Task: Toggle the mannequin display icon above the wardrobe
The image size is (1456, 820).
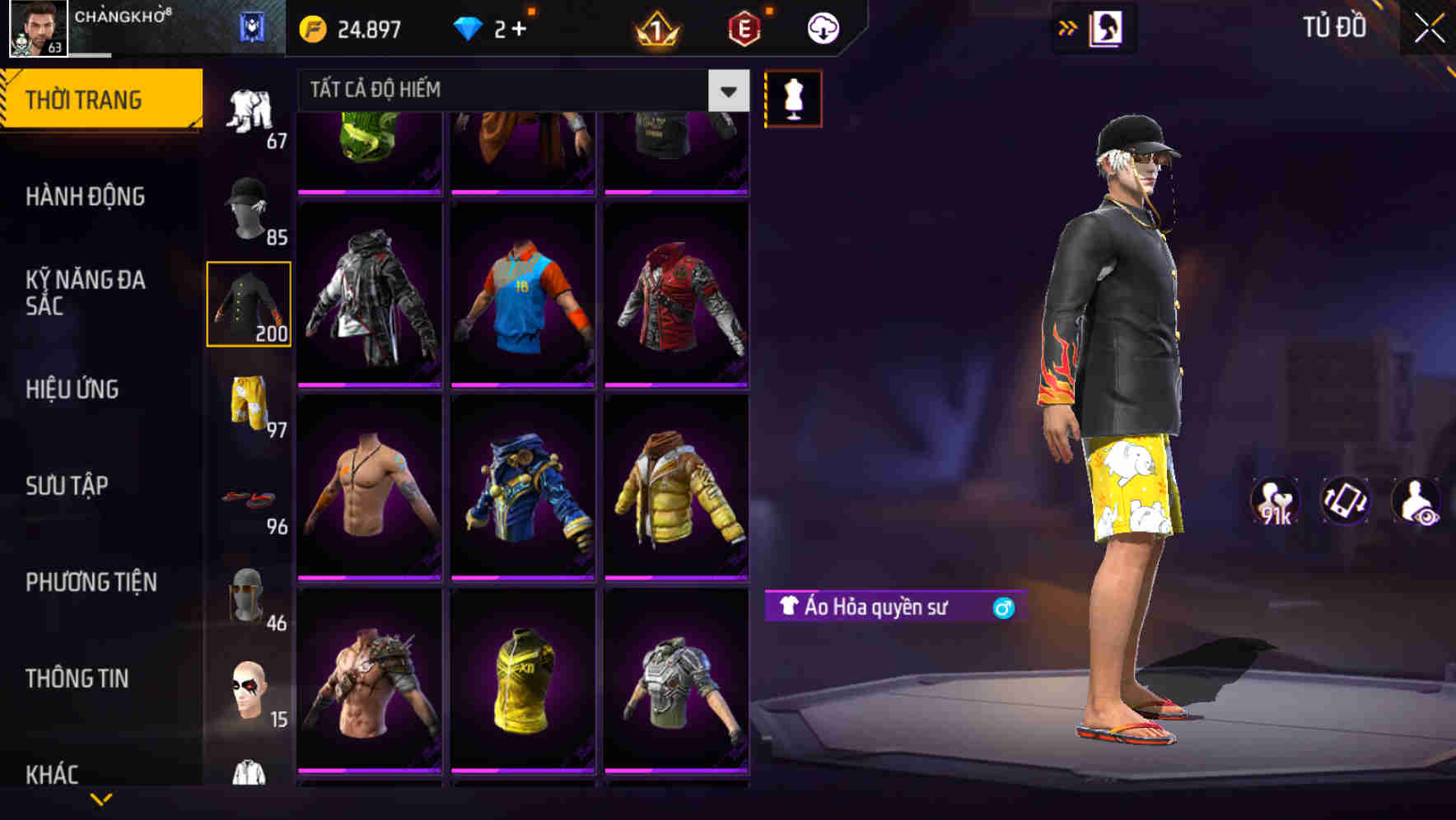Action: [x=793, y=97]
